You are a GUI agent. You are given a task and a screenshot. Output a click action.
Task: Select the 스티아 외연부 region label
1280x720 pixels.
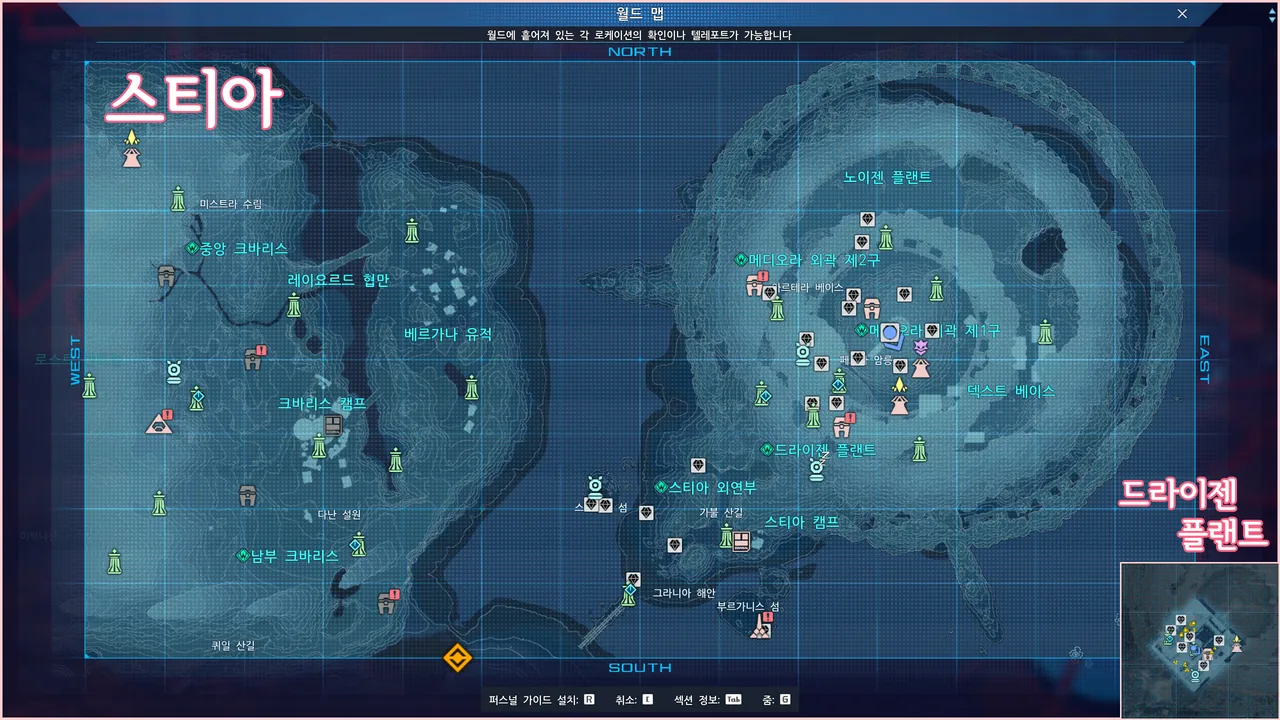712,488
